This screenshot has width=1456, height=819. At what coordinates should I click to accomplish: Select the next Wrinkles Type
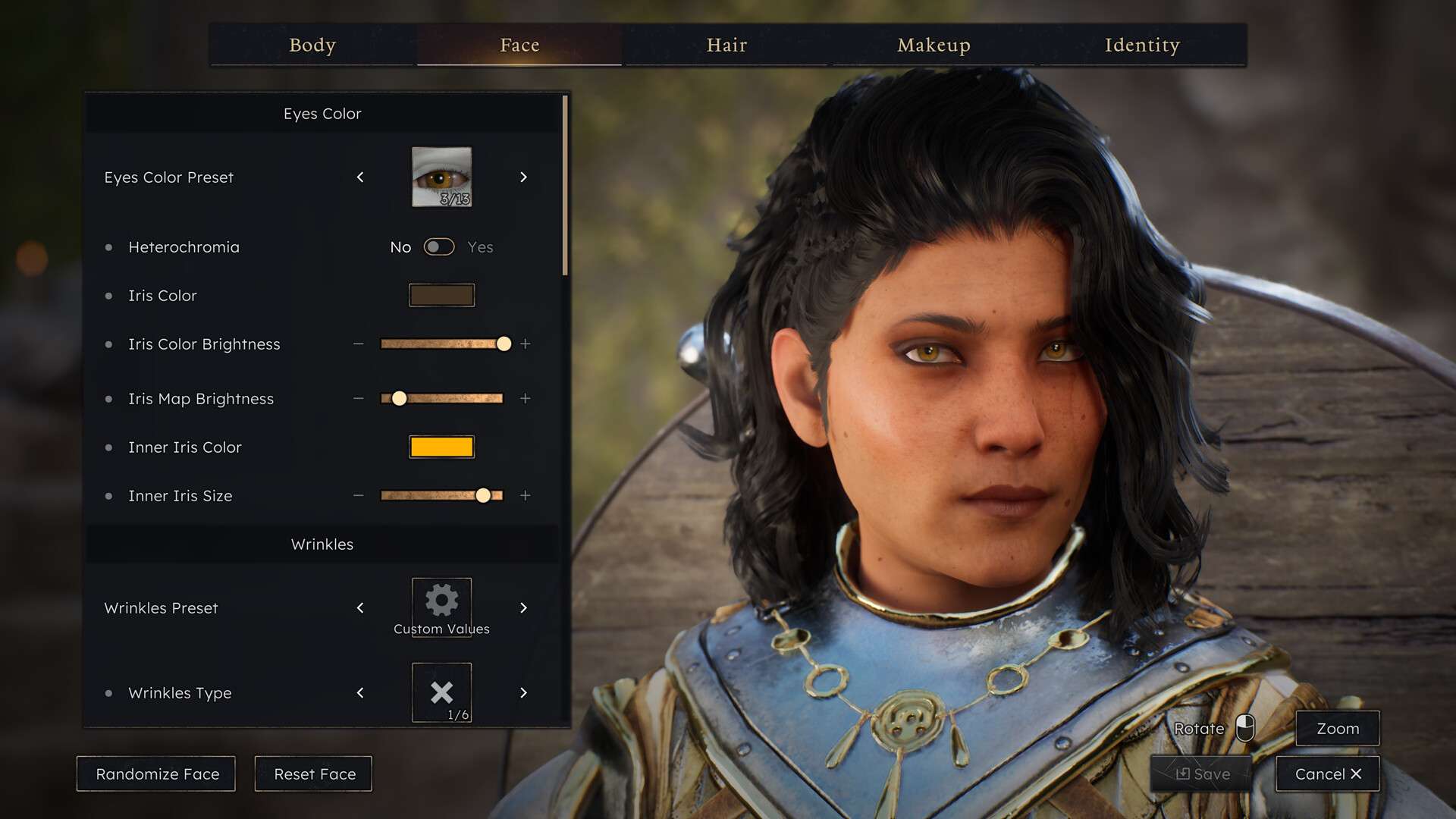(523, 693)
